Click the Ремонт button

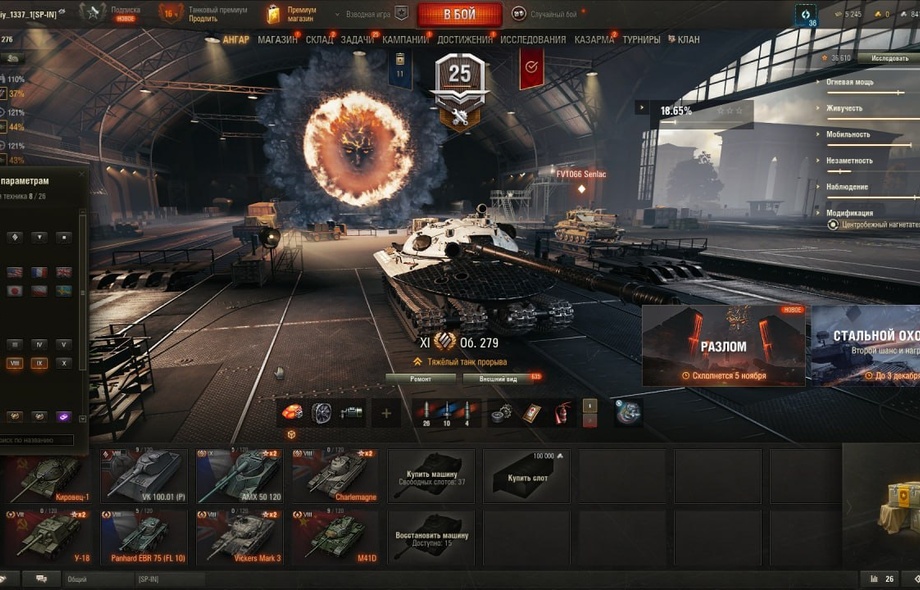[420, 378]
